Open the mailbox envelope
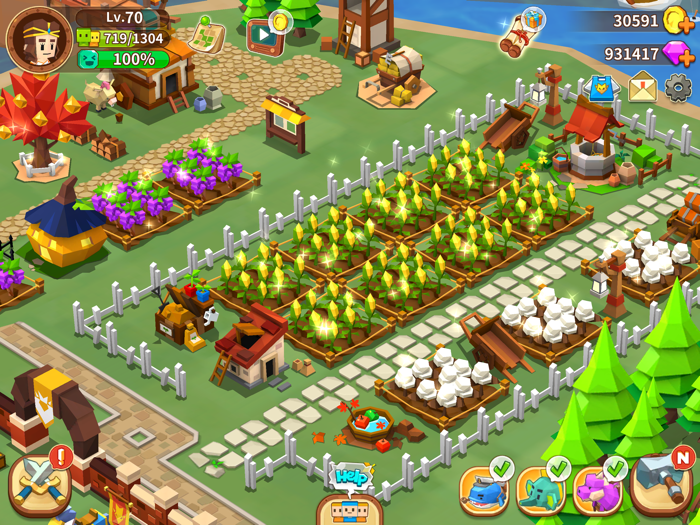 tap(642, 88)
